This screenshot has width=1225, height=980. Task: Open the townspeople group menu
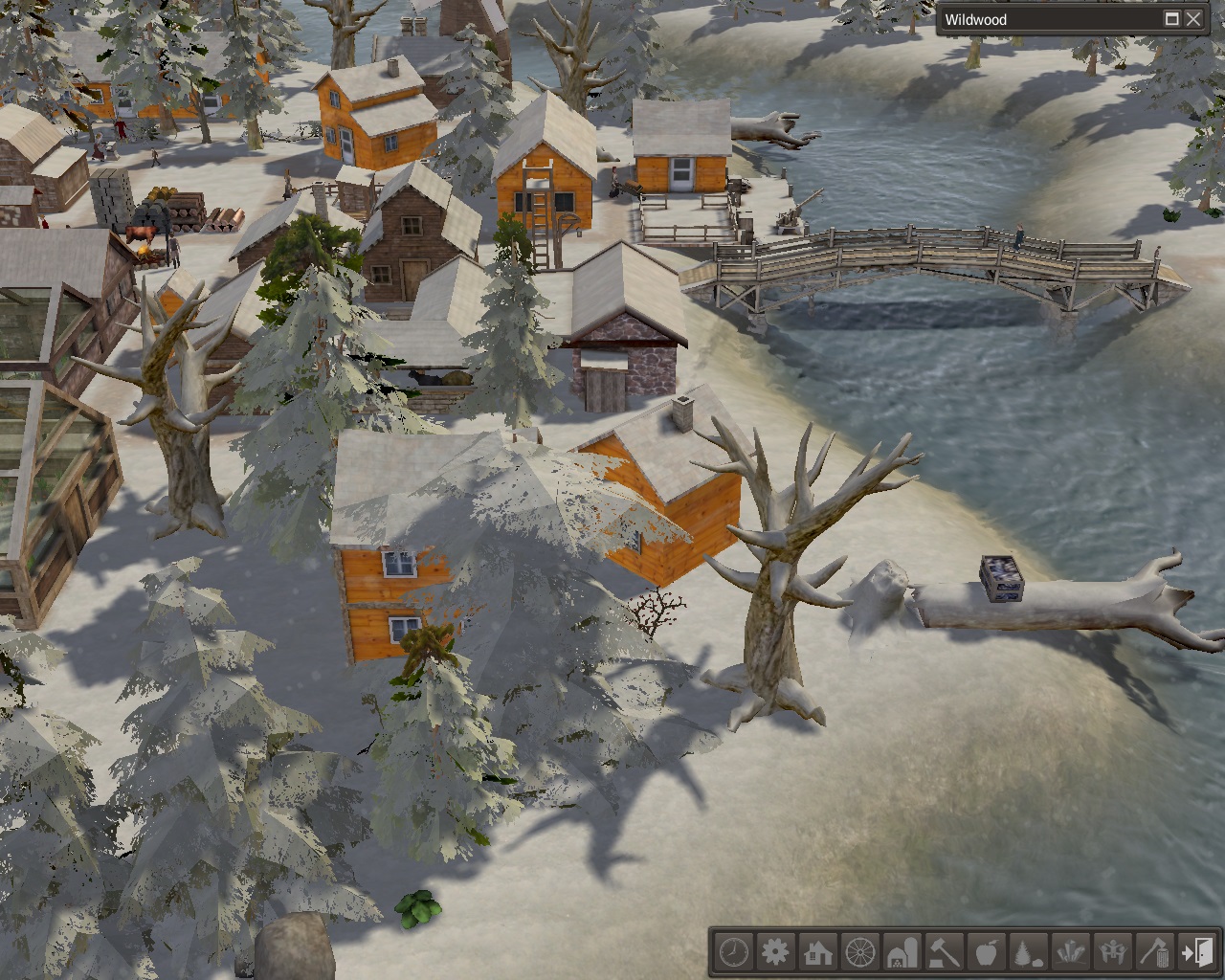click(x=1113, y=952)
